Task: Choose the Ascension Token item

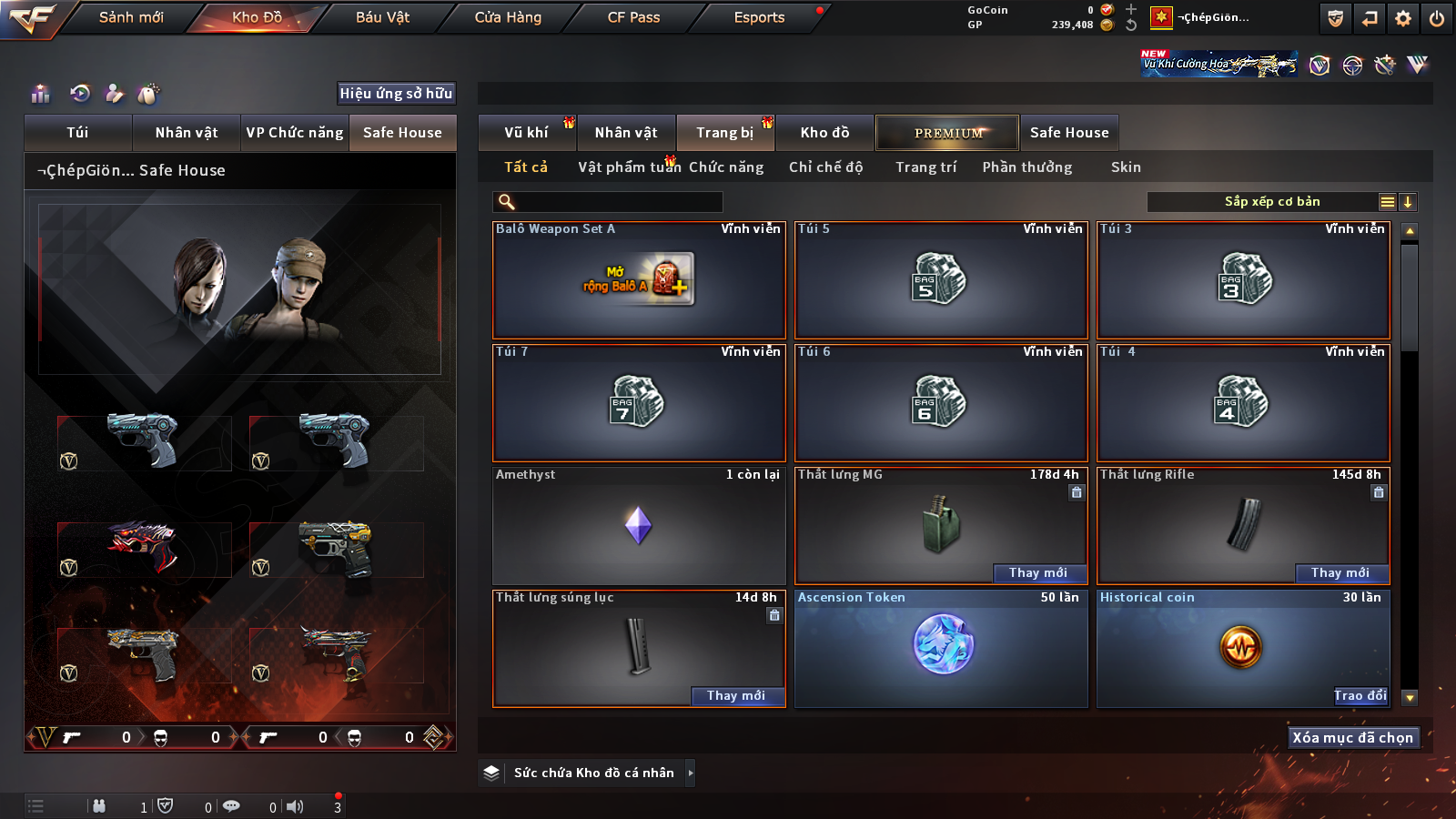Action: tap(941, 648)
